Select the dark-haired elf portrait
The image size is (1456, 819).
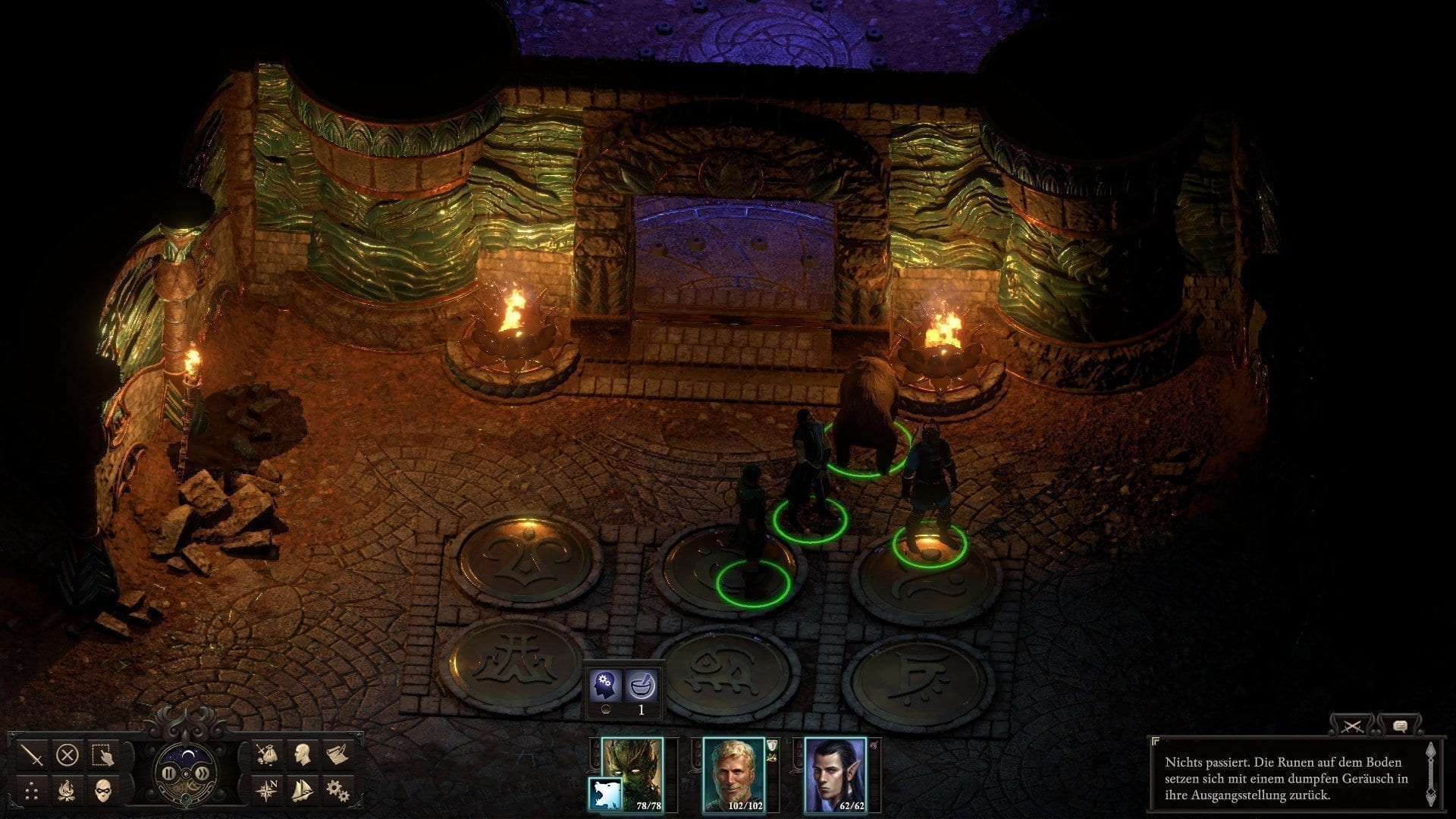click(x=835, y=775)
